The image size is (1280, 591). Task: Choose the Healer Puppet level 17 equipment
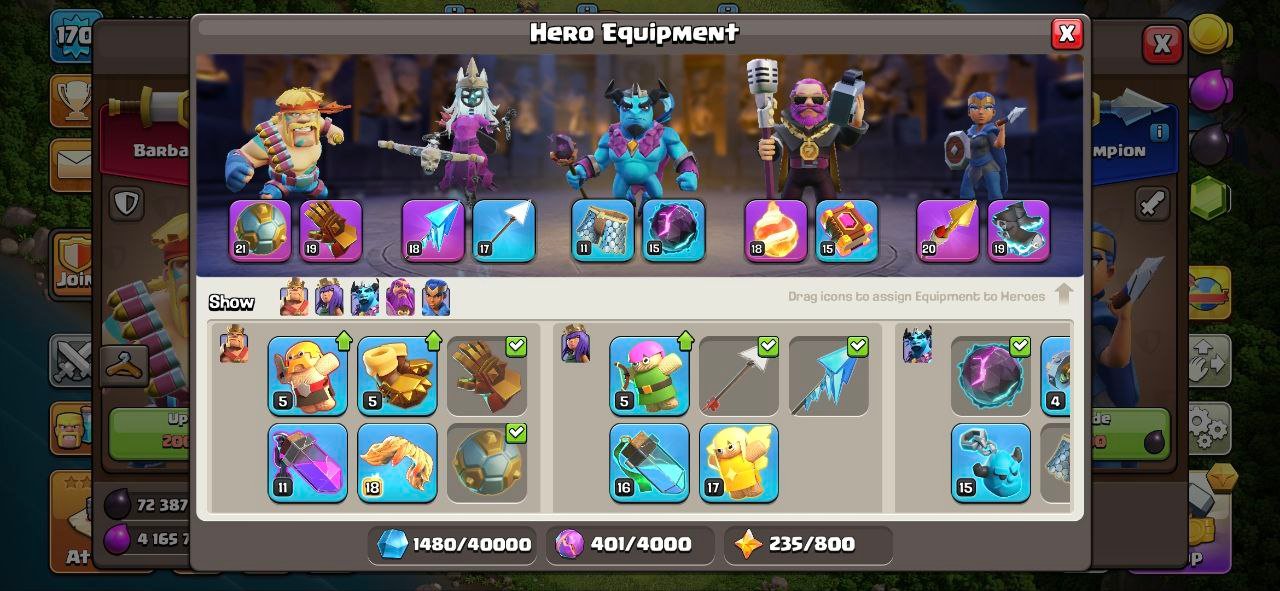click(739, 462)
